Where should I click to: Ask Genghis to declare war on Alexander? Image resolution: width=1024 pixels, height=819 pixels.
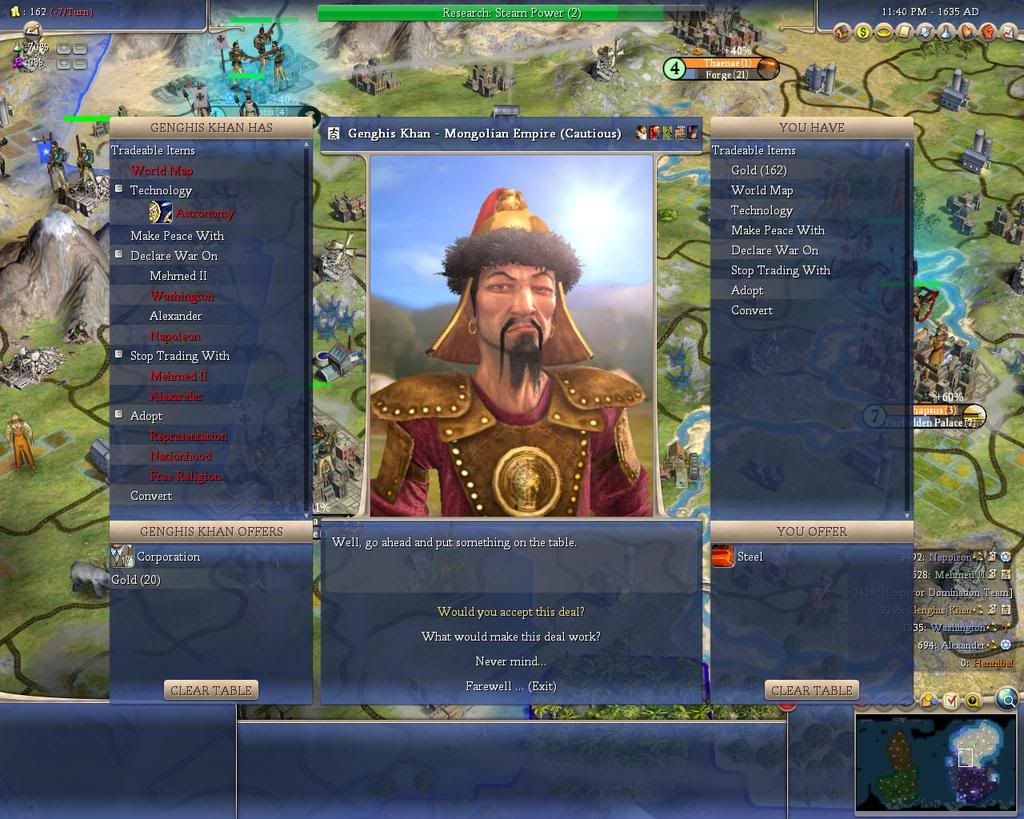[x=176, y=316]
